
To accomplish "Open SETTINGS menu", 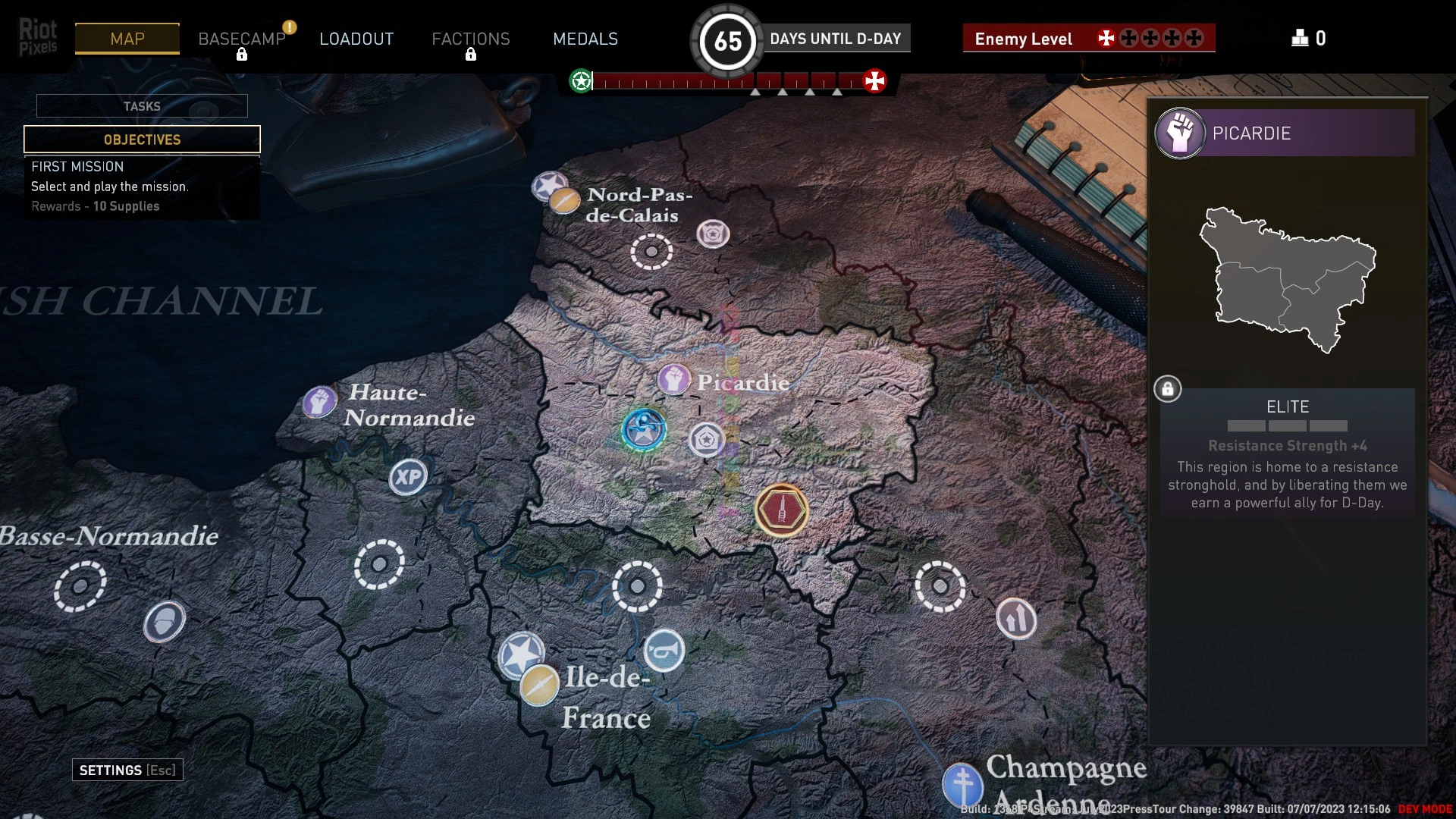I will [127, 770].
